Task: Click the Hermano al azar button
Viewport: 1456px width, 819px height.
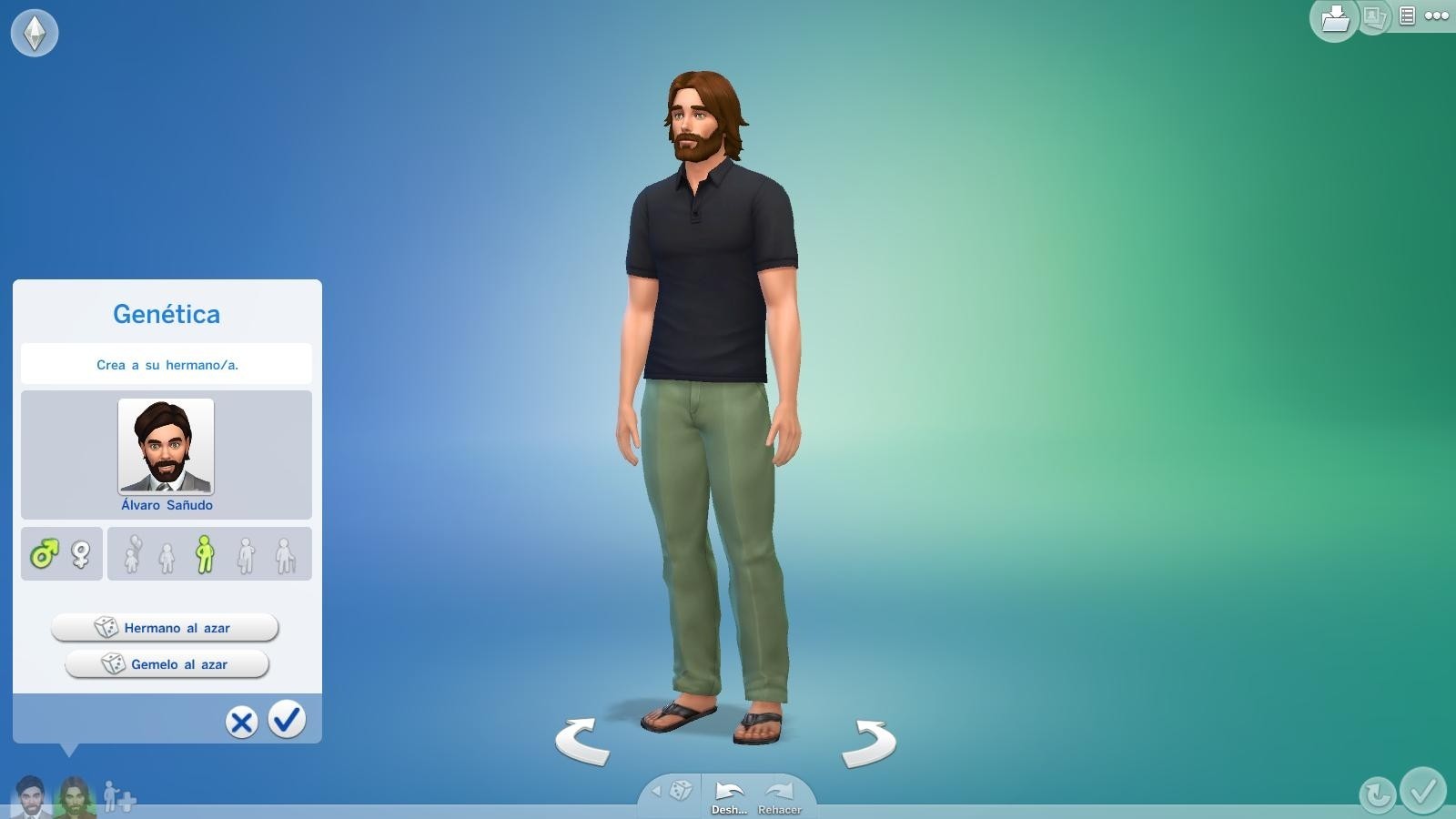Action: coord(165,627)
